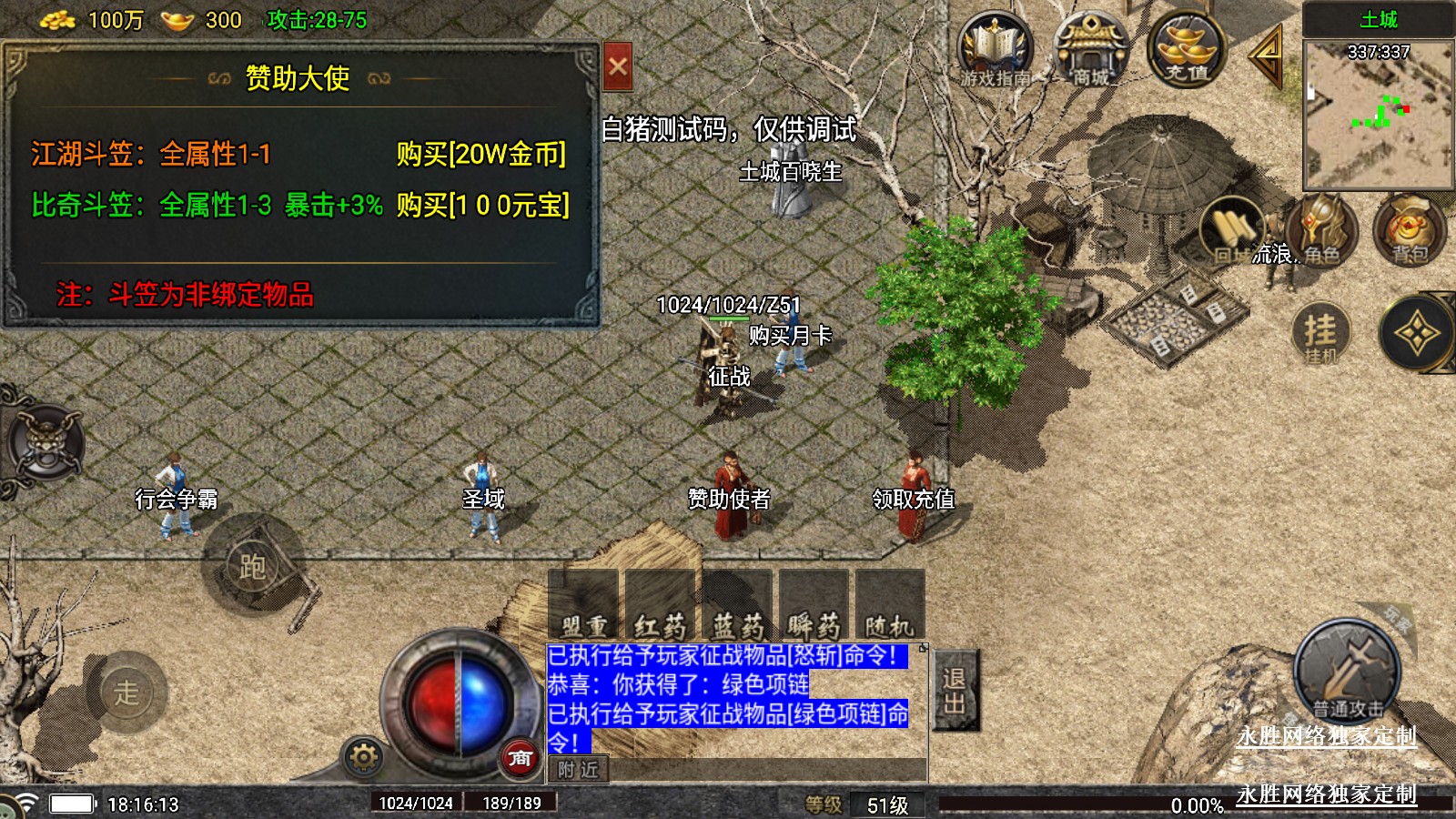Open the 商城 shop
The height and width of the screenshot is (819, 1456).
click(x=1090, y=52)
